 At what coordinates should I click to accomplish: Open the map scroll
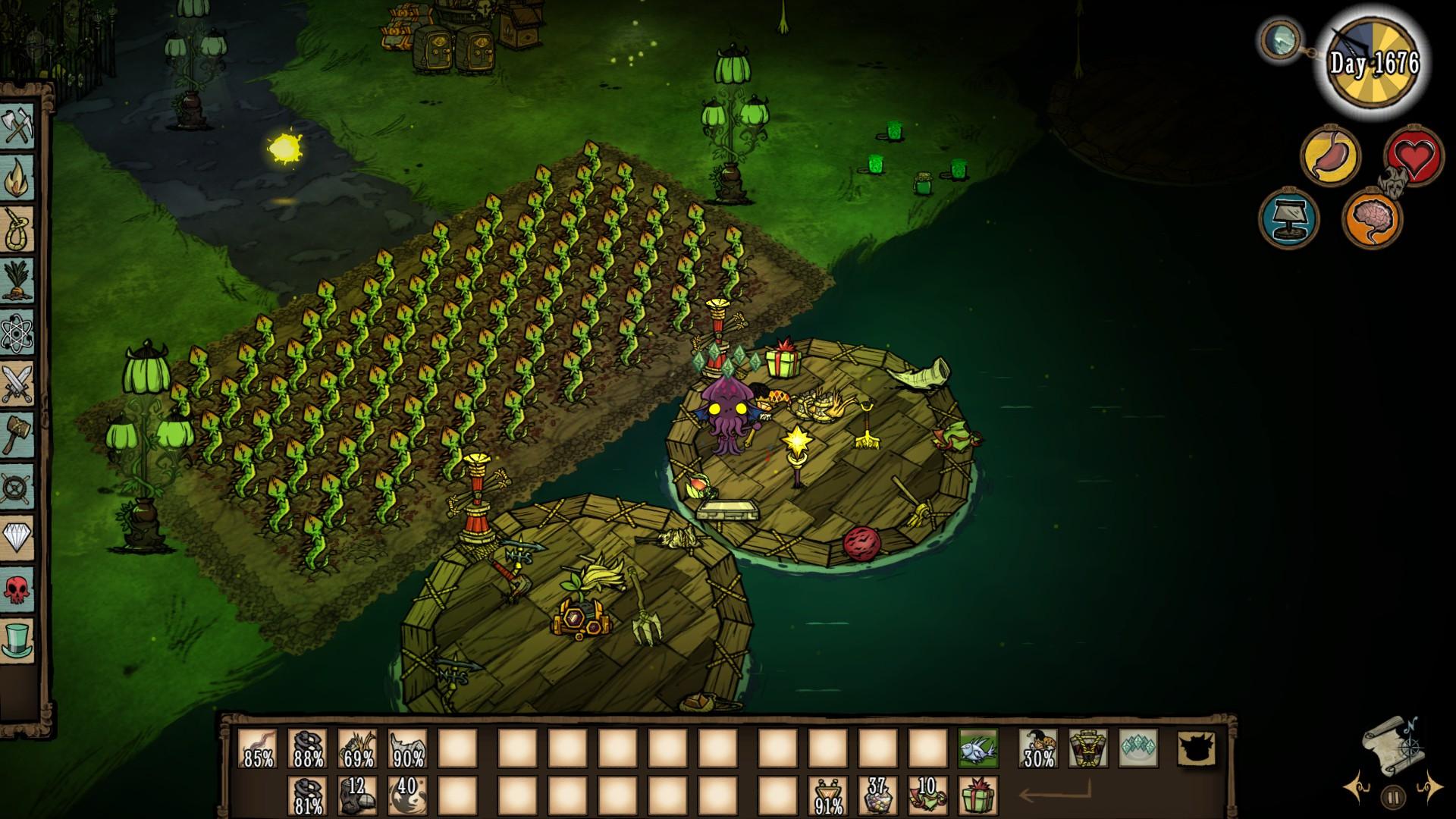tap(1394, 742)
